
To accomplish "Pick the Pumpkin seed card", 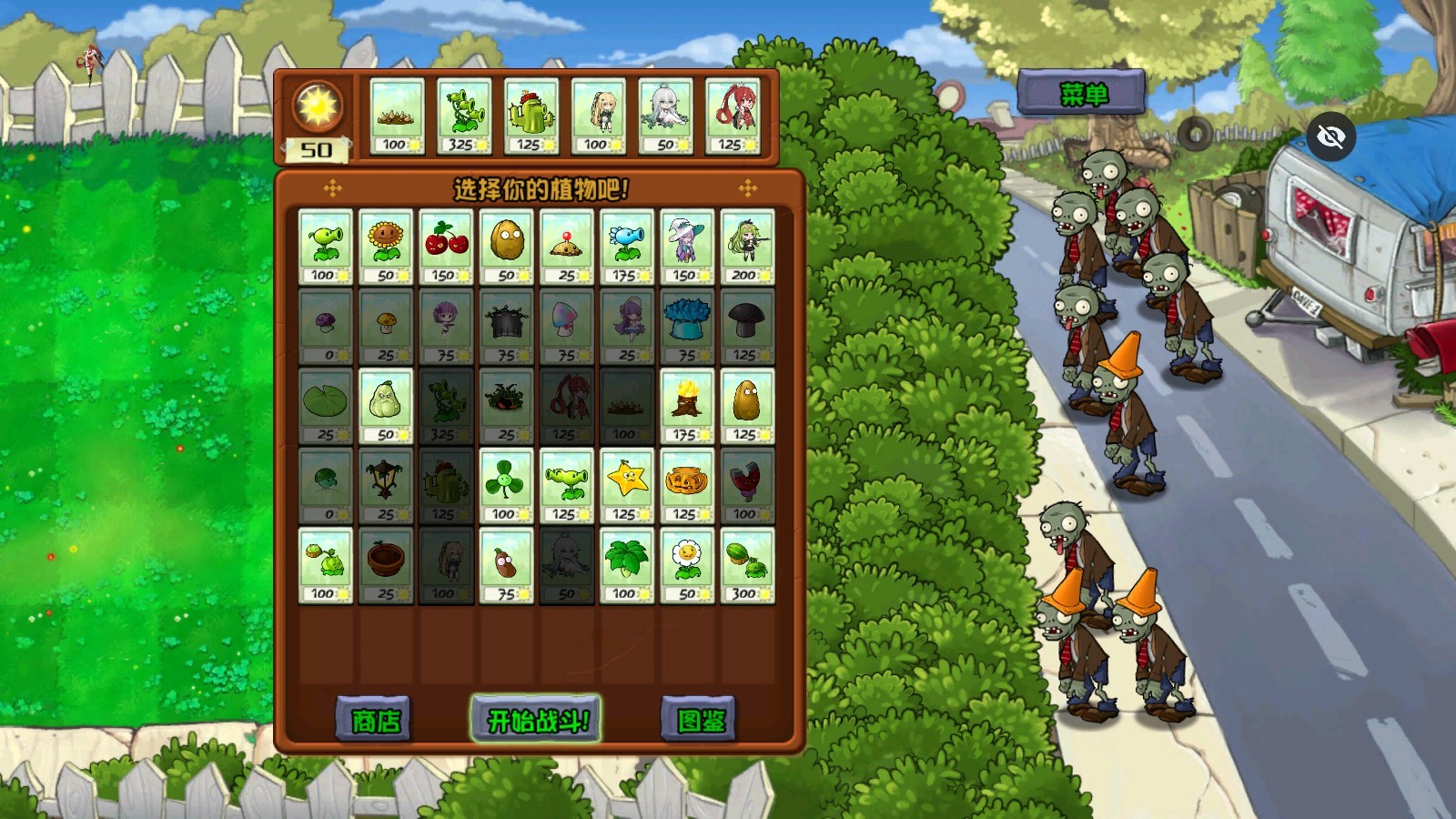I will point(686,485).
